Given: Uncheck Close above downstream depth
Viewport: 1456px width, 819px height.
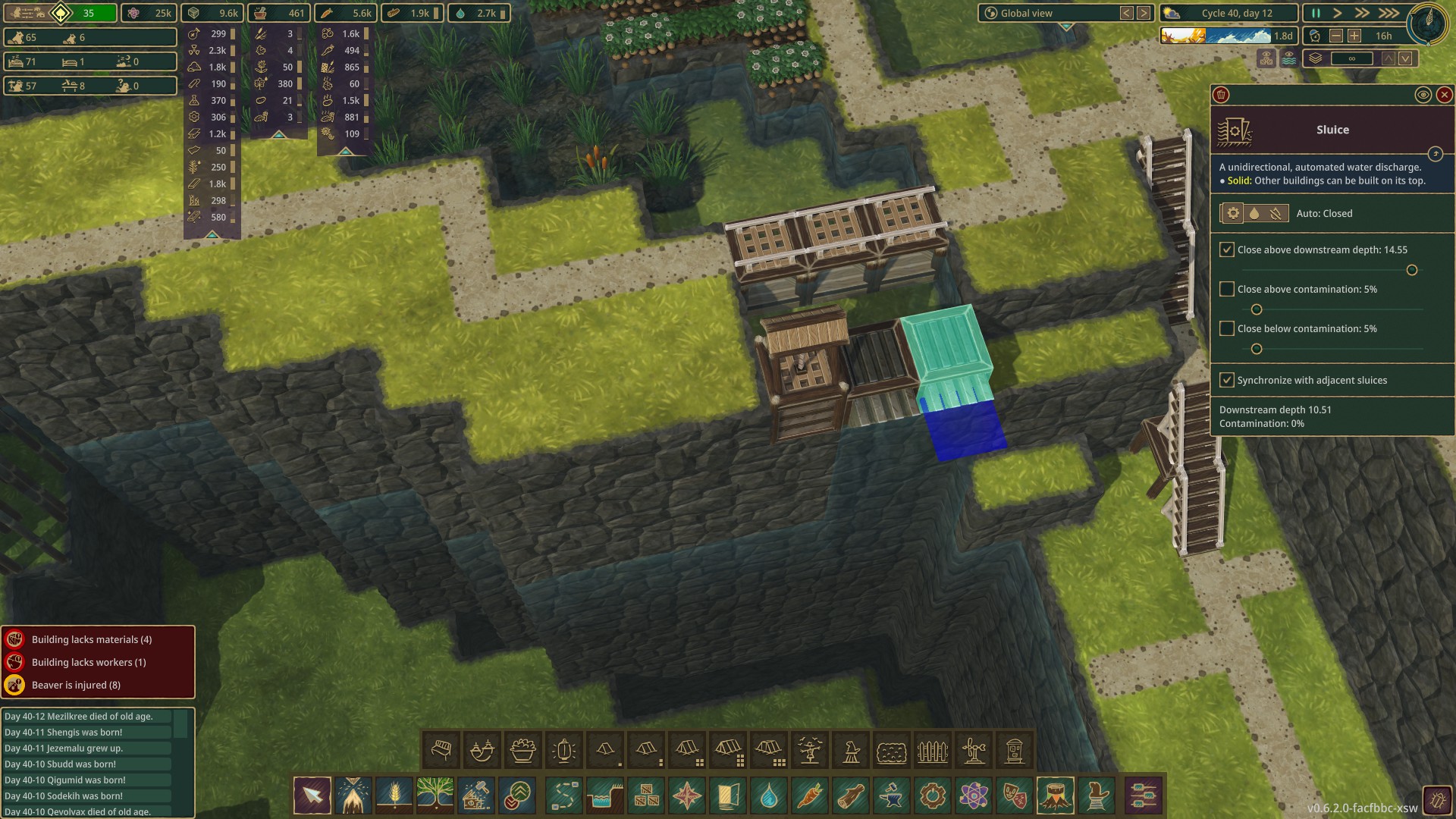Looking at the screenshot, I should click(x=1228, y=248).
